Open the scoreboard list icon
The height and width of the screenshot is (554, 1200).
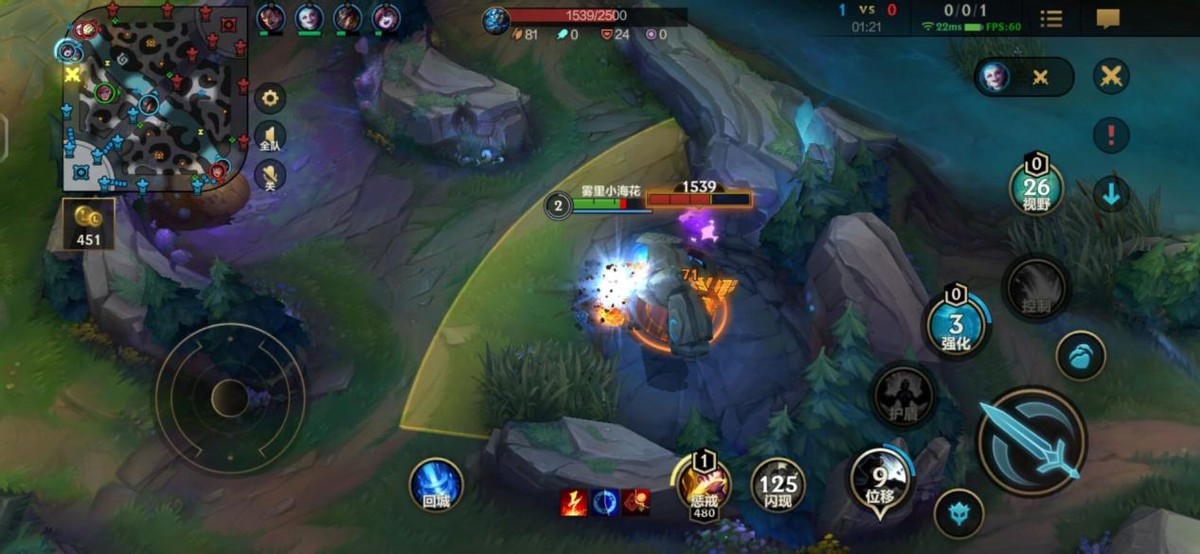pyautogui.click(x=1051, y=18)
